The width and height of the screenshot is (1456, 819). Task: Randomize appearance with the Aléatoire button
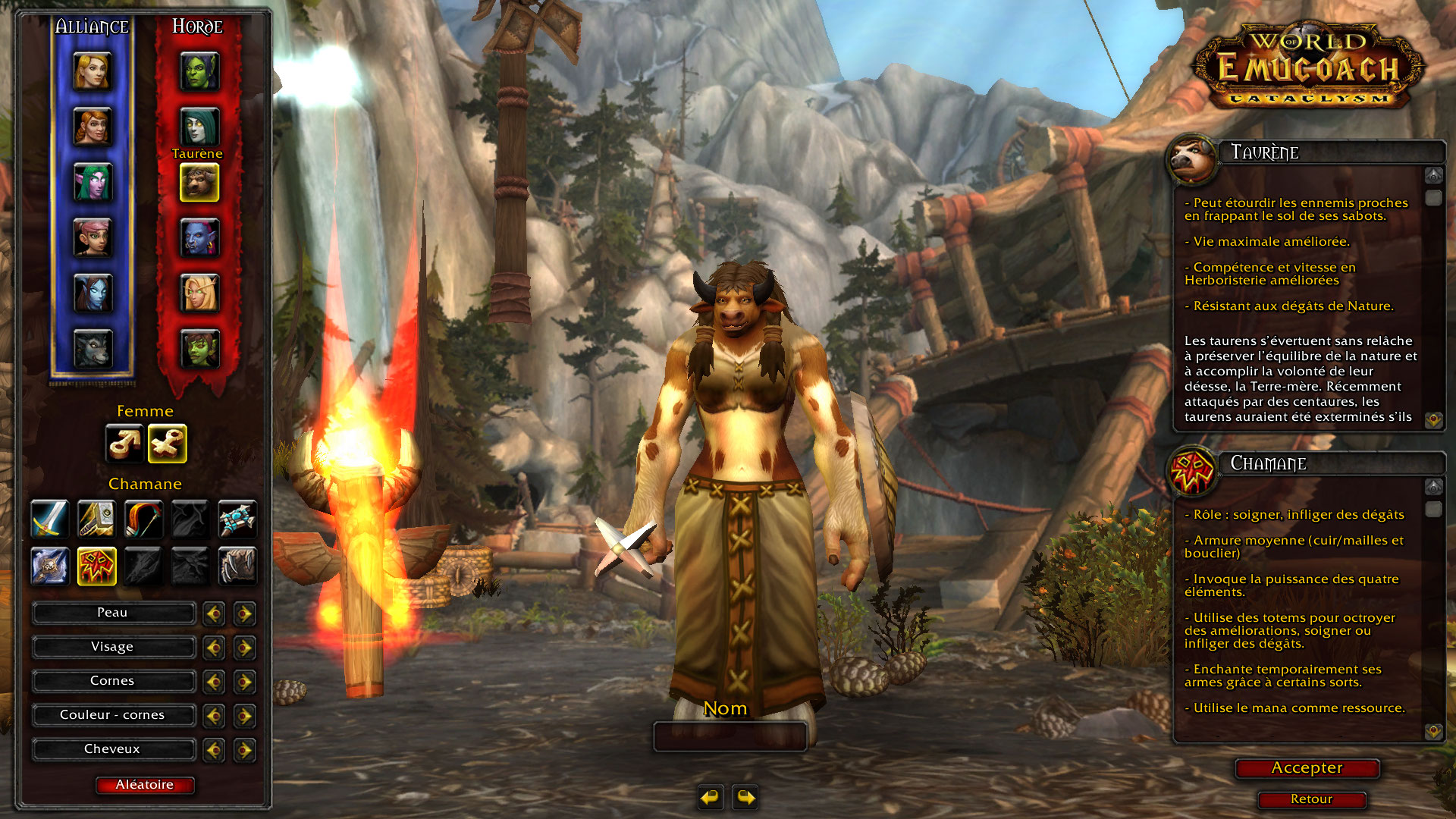pyautogui.click(x=144, y=785)
